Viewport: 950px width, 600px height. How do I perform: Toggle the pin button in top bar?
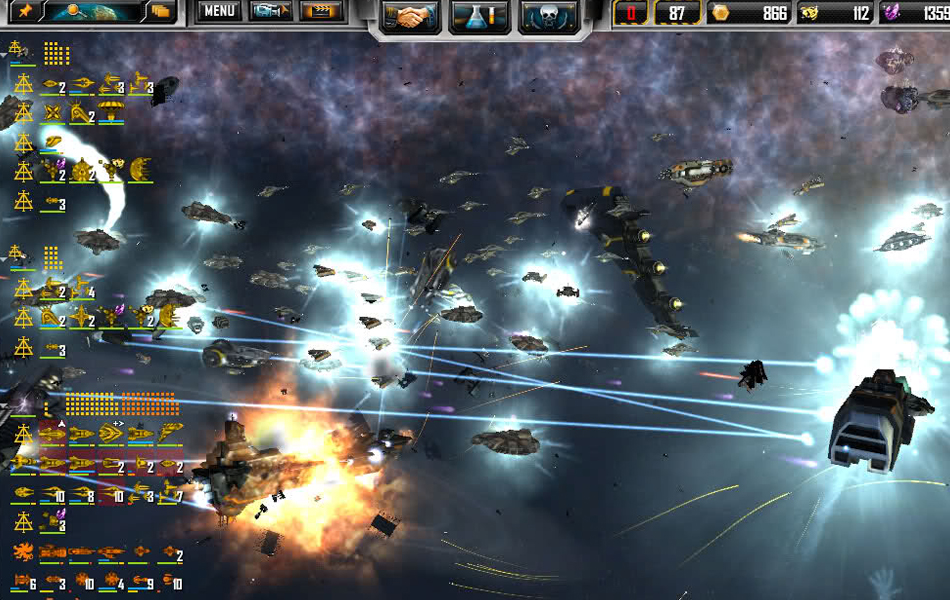(x=24, y=12)
